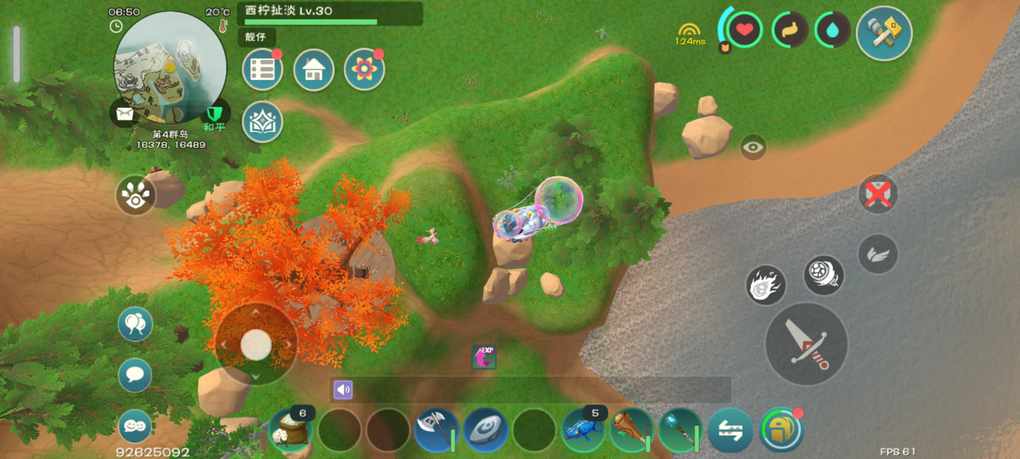Equip the wooden club hotbar slot

(x=632, y=430)
